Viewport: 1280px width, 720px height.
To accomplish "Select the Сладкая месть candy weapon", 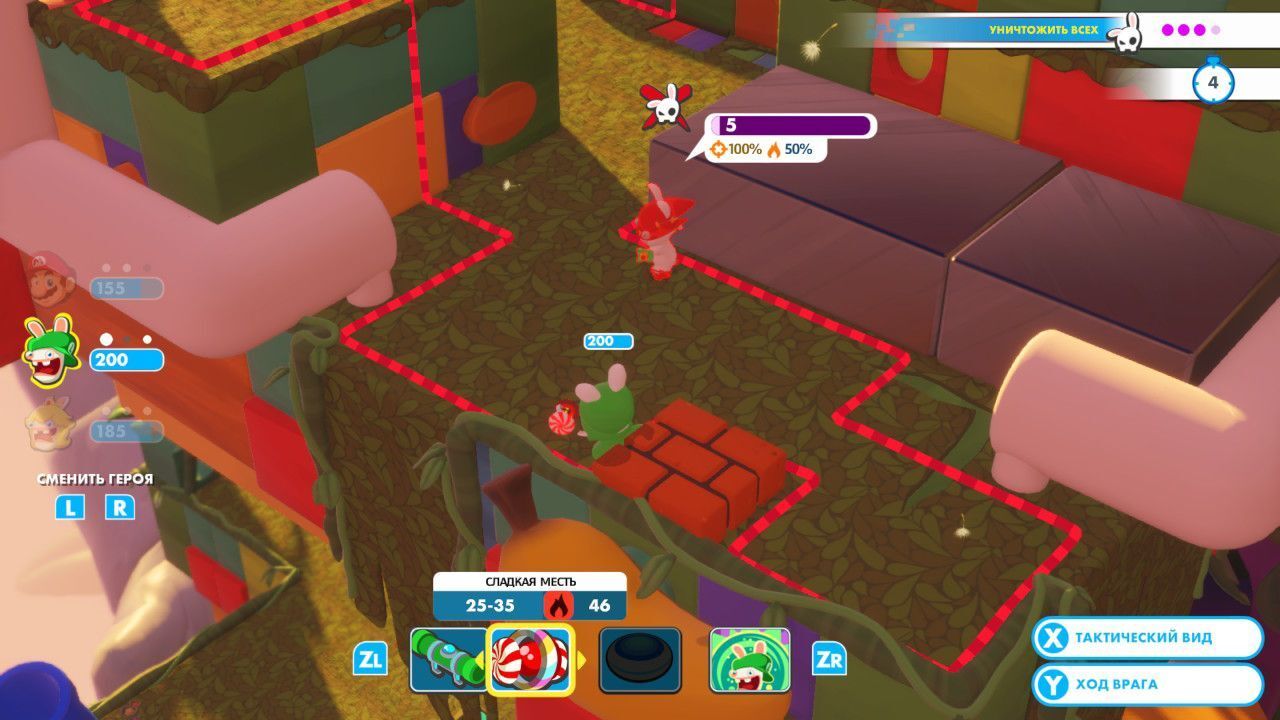I will pos(530,660).
